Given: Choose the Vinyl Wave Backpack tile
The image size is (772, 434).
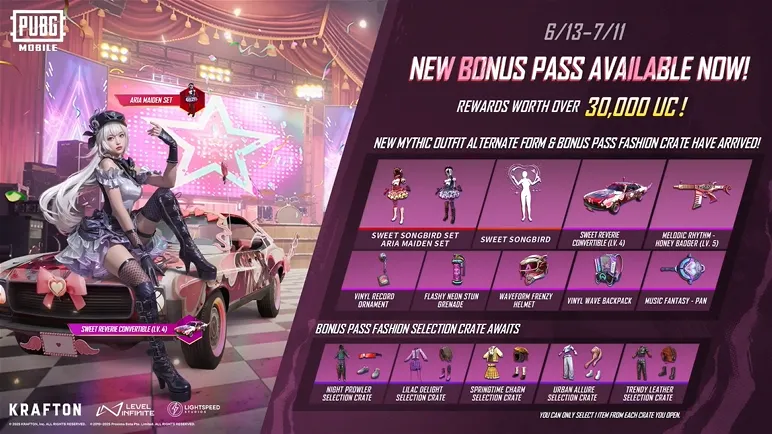Looking at the screenshot, I should coord(602,279).
